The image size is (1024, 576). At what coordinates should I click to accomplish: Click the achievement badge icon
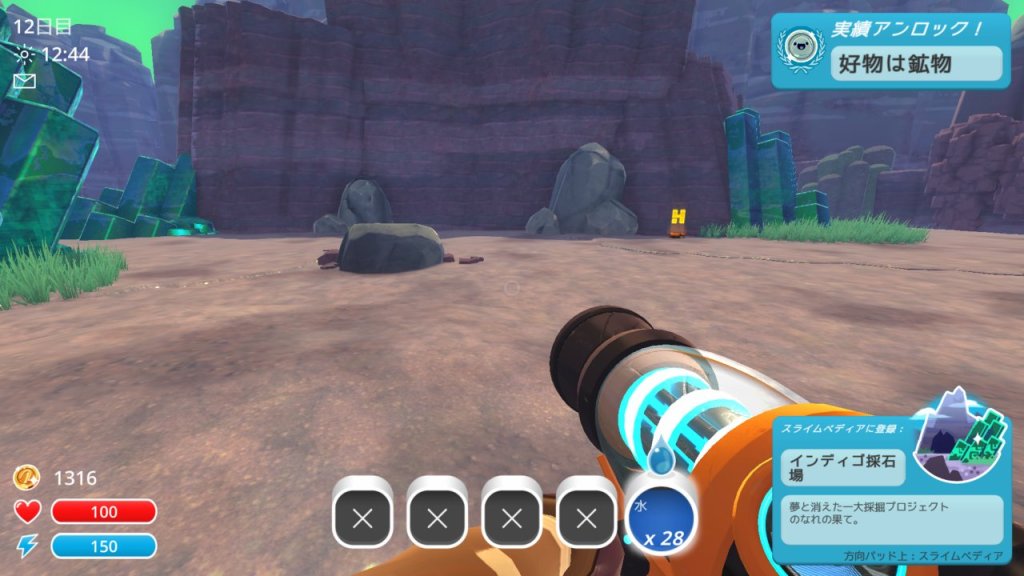coord(802,49)
